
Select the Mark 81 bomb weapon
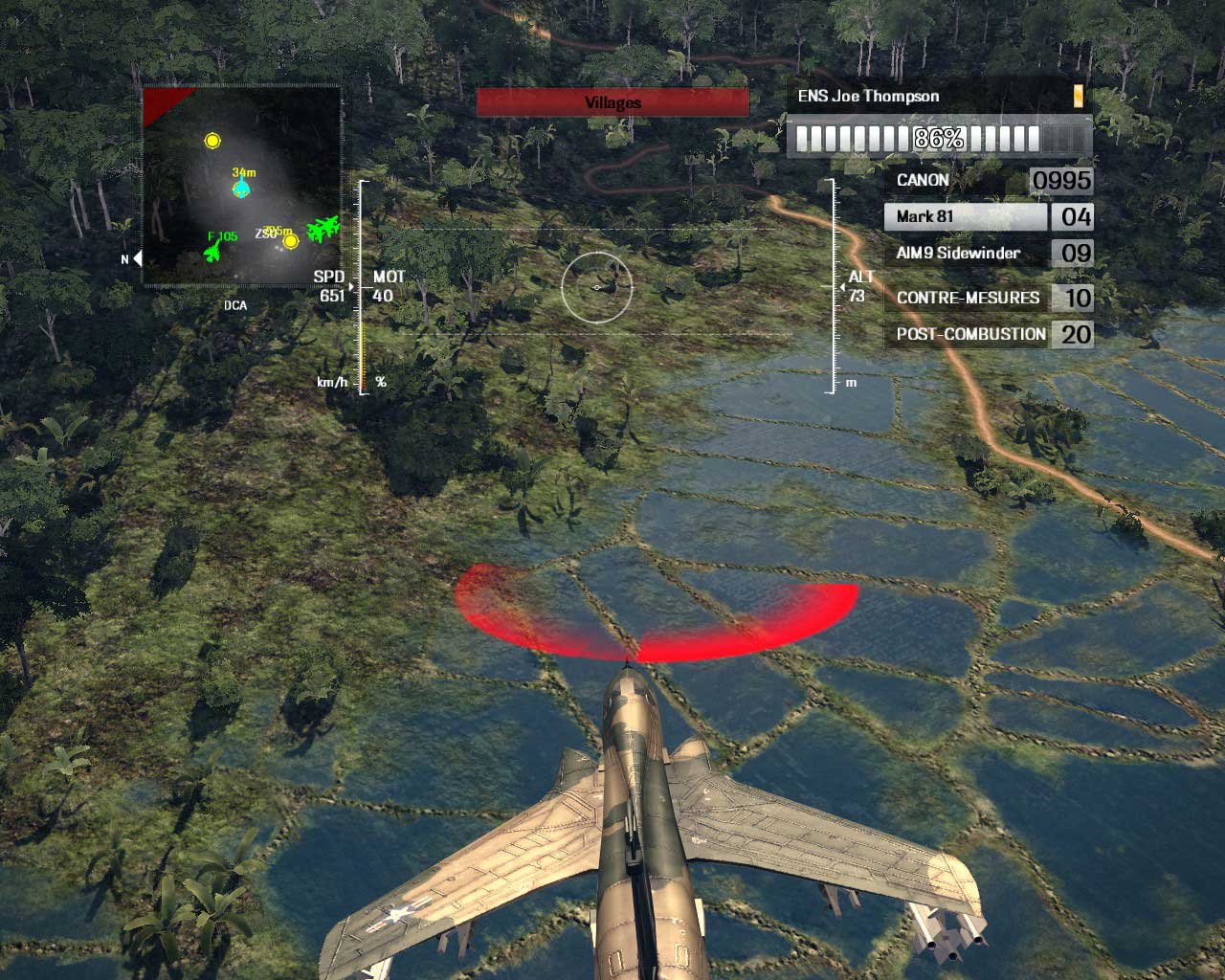coord(965,217)
